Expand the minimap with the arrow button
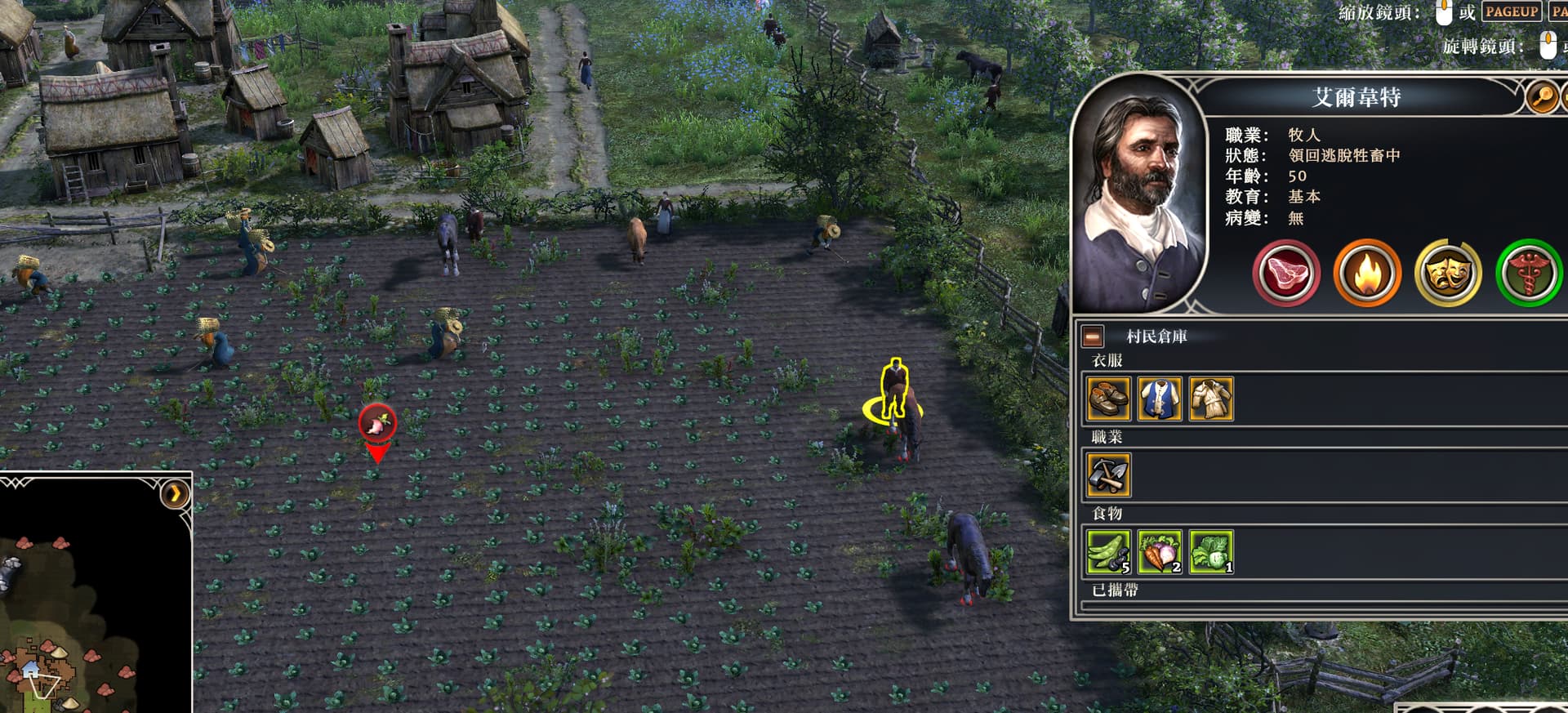Screen dimensions: 1568x713 point(175,493)
